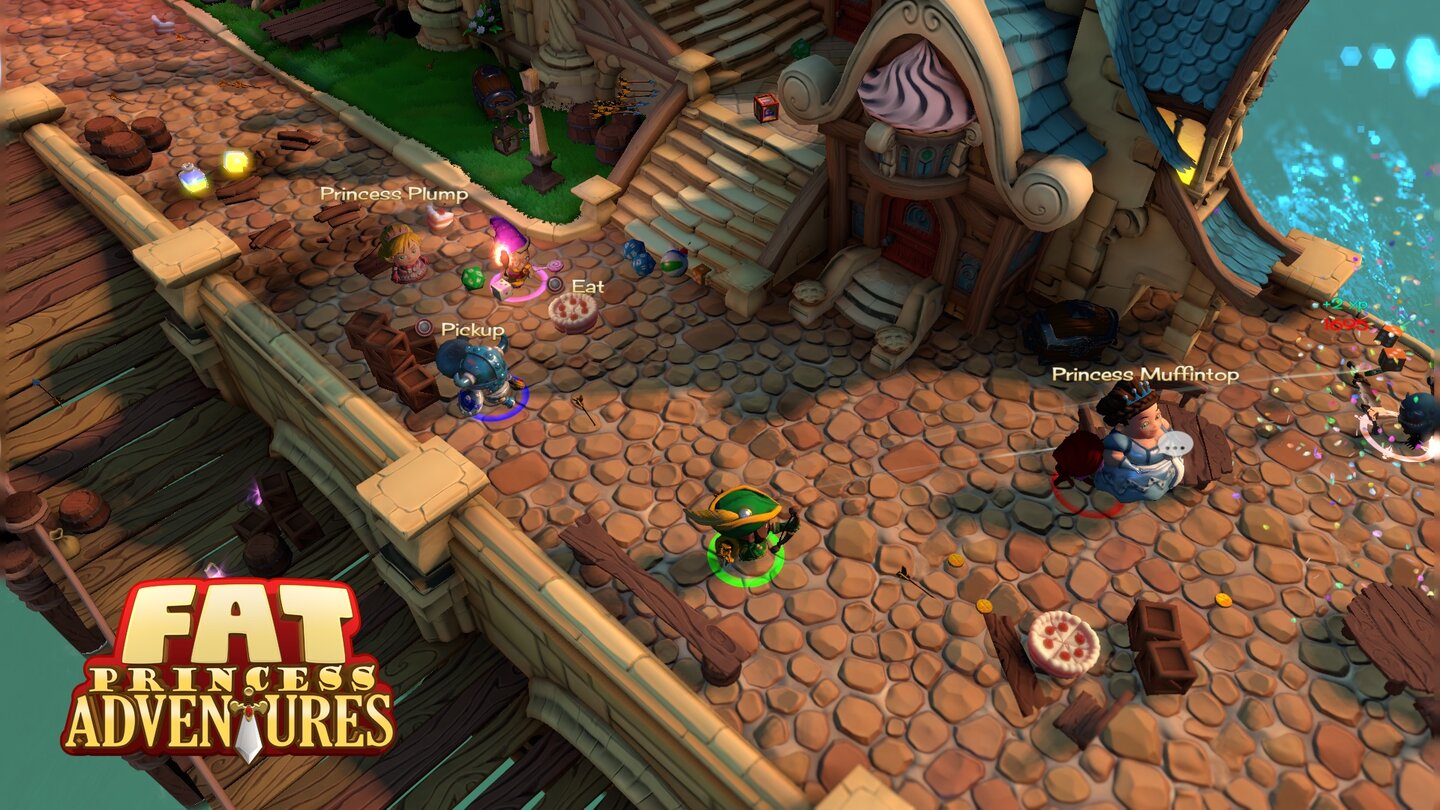Toggle Princess Muffintop's speech bubble
This screenshot has width=1440, height=810.
1176,442
